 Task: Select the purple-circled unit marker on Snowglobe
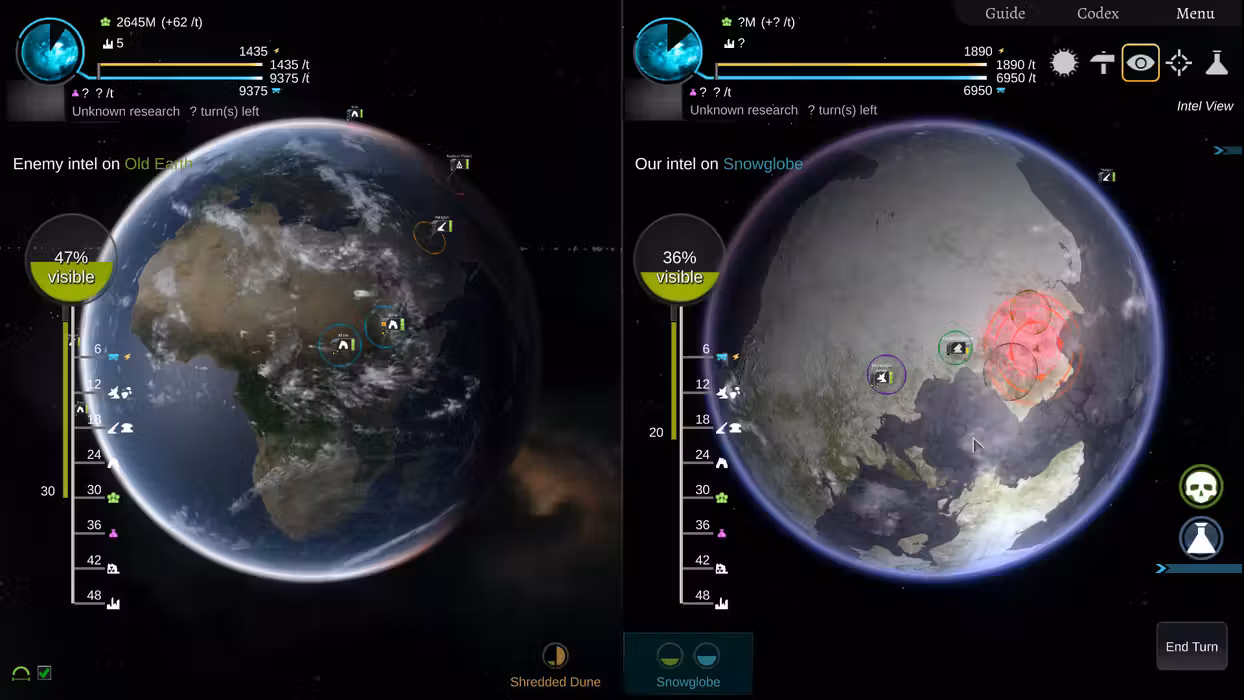point(885,375)
